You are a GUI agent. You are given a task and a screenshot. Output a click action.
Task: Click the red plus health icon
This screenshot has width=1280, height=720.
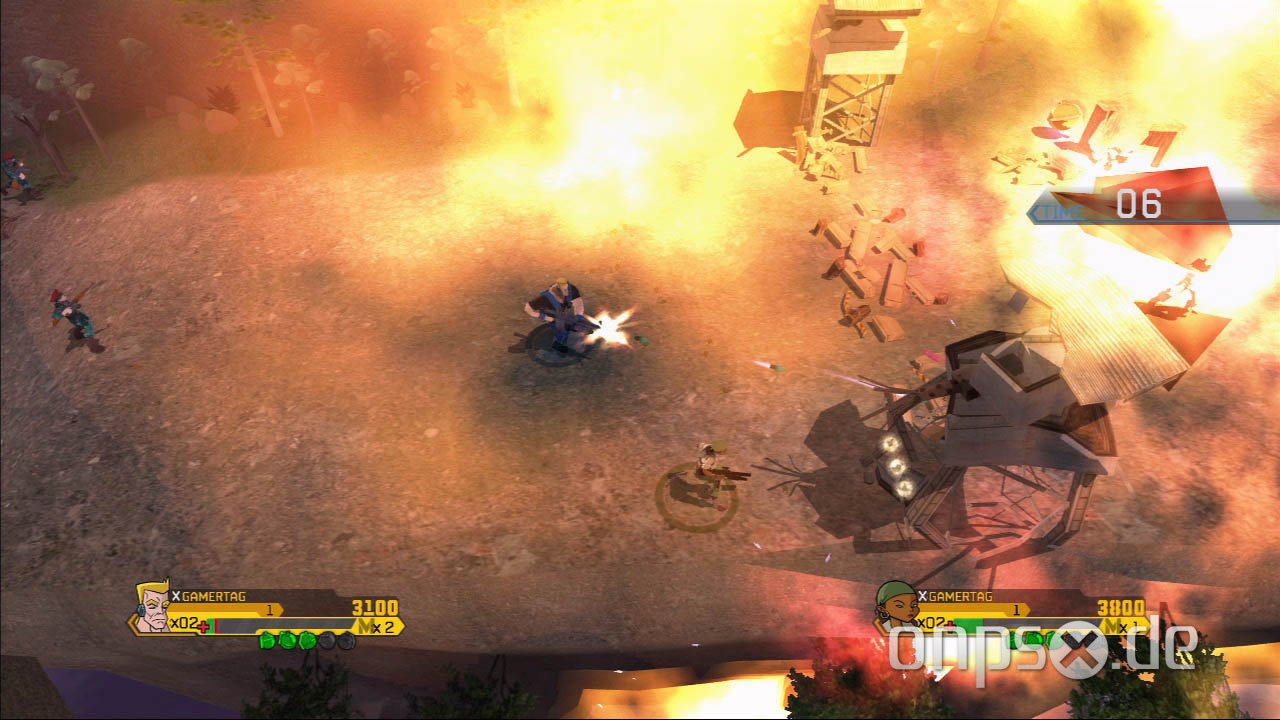[x=204, y=624]
